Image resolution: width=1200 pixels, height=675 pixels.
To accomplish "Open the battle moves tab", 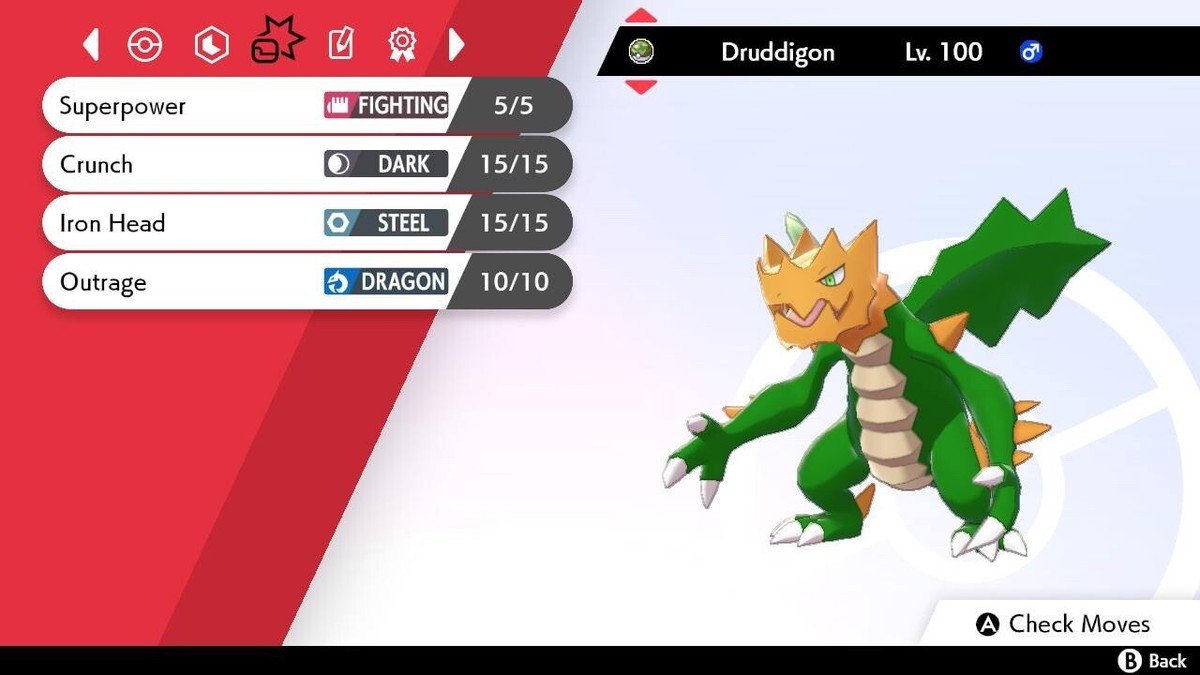I will 276,42.
